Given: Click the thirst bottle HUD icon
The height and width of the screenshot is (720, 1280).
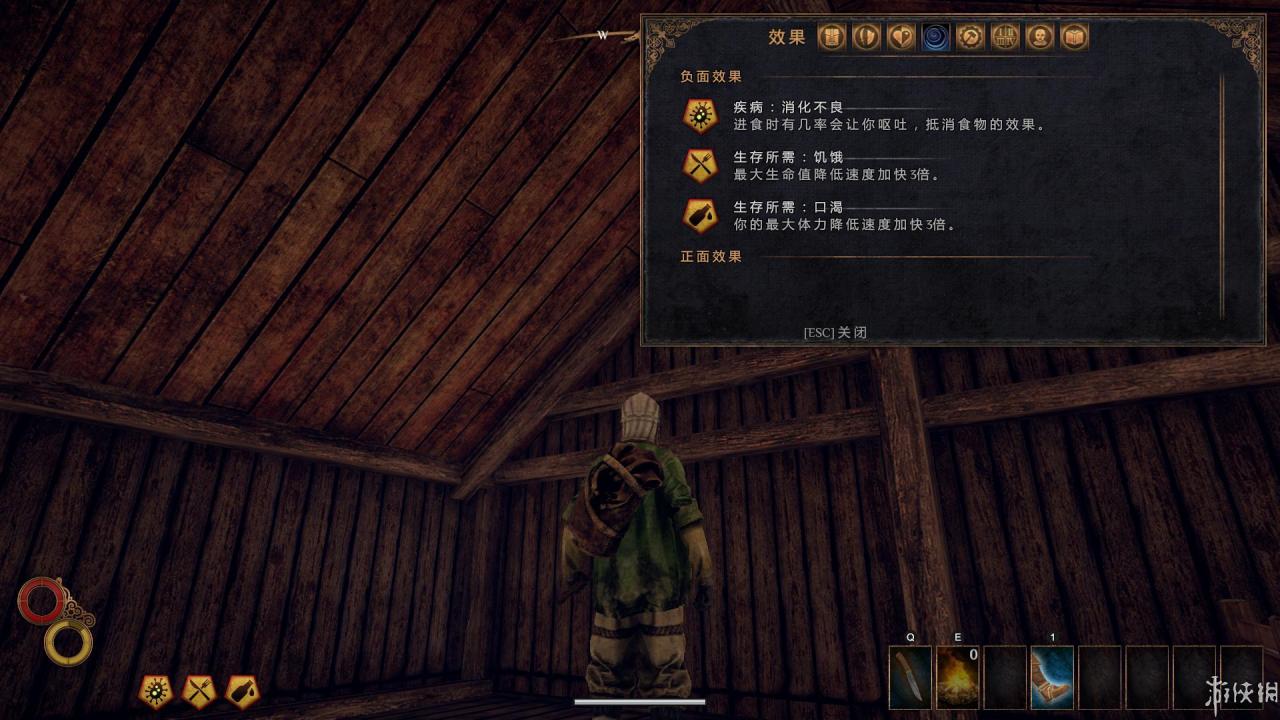Looking at the screenshot, I should pos(242,691).
